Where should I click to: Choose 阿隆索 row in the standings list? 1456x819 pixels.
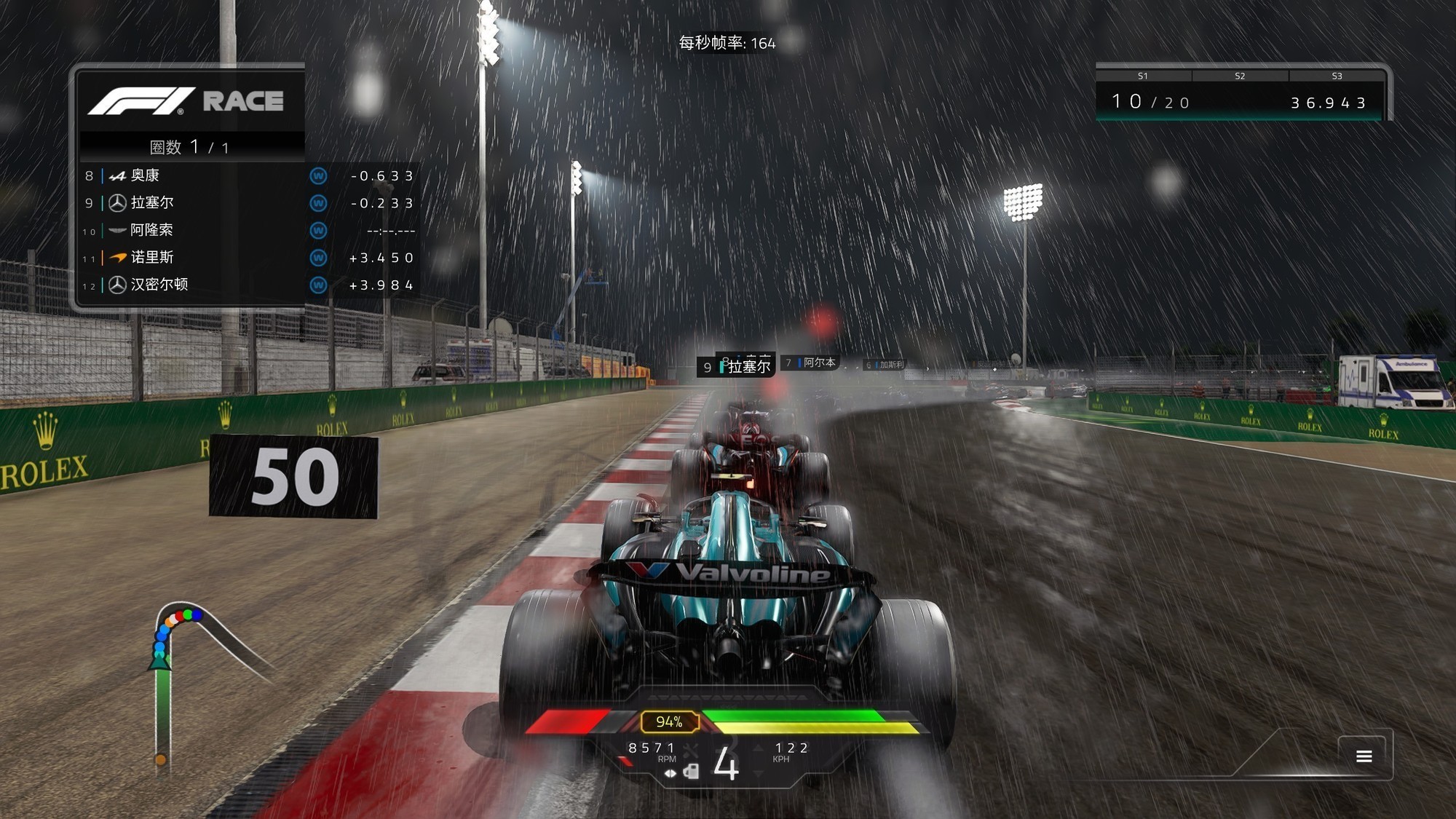[x=248, y=231]
